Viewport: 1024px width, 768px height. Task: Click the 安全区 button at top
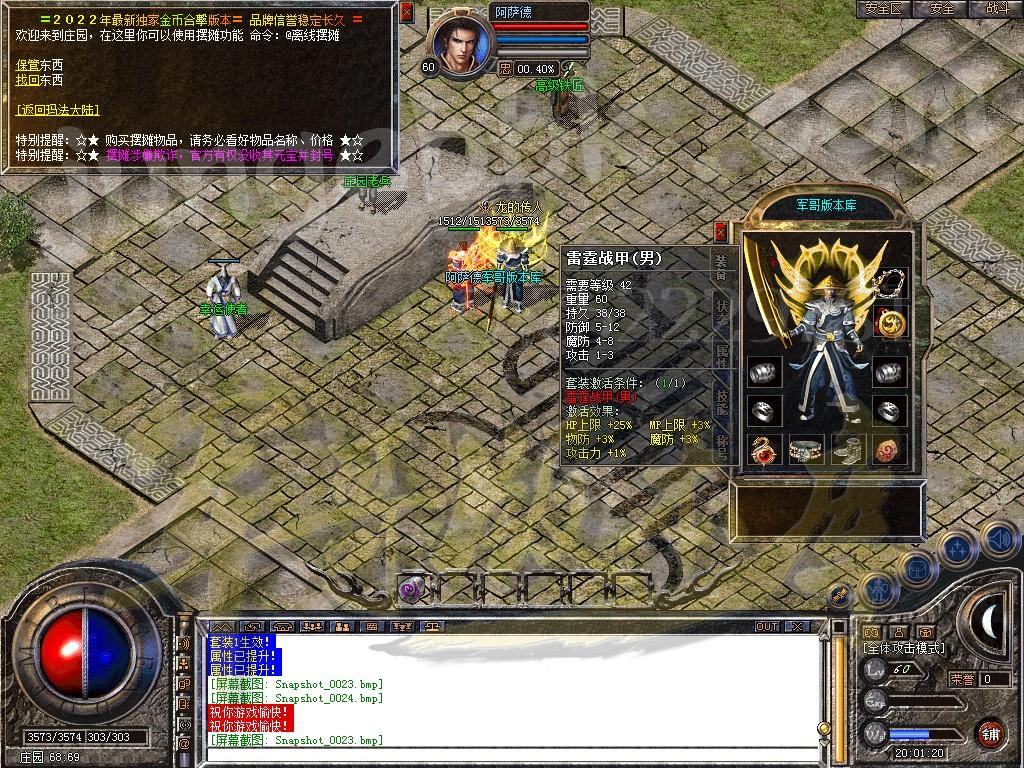click(x=883, y=9)
